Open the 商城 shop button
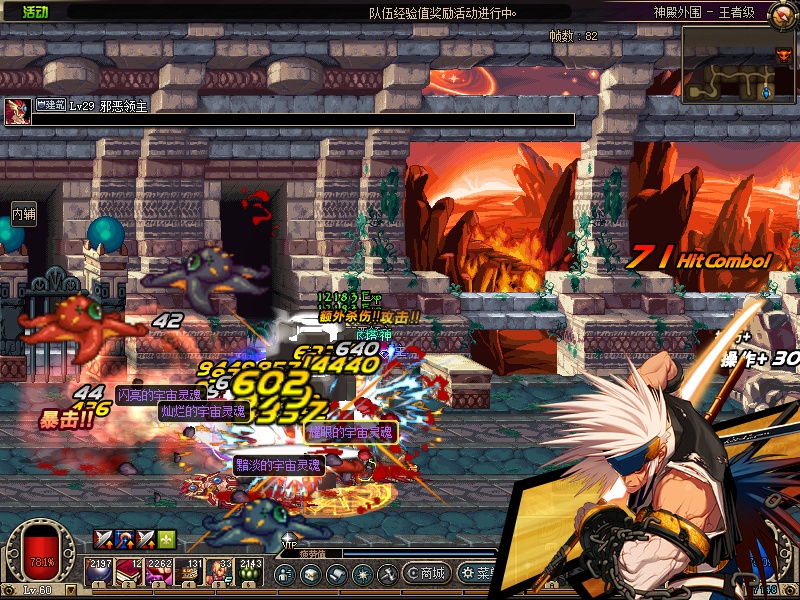This screenshot has height=600, width=800. click(x=427, y=573)
